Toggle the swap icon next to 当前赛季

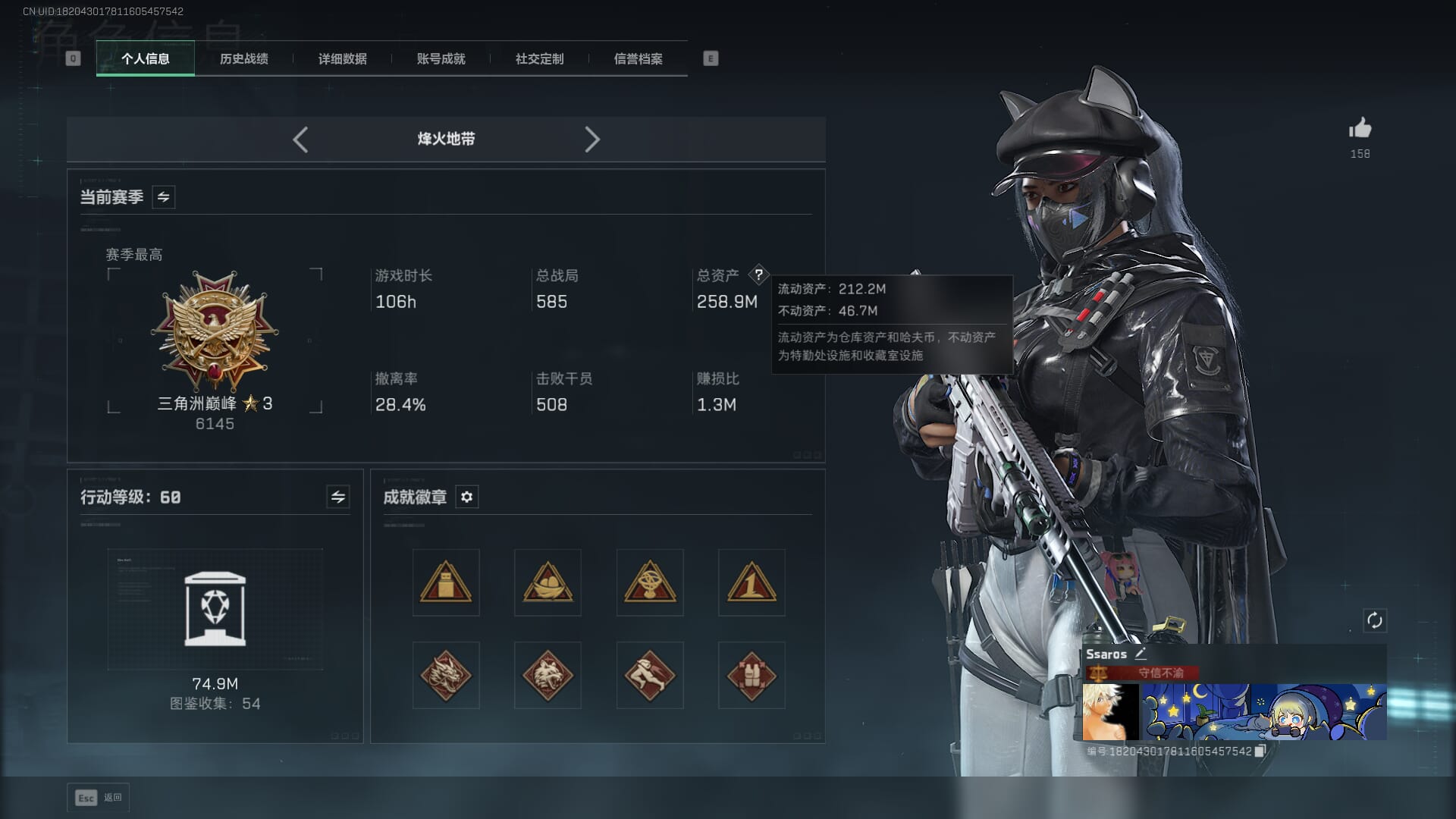(163, 197)
